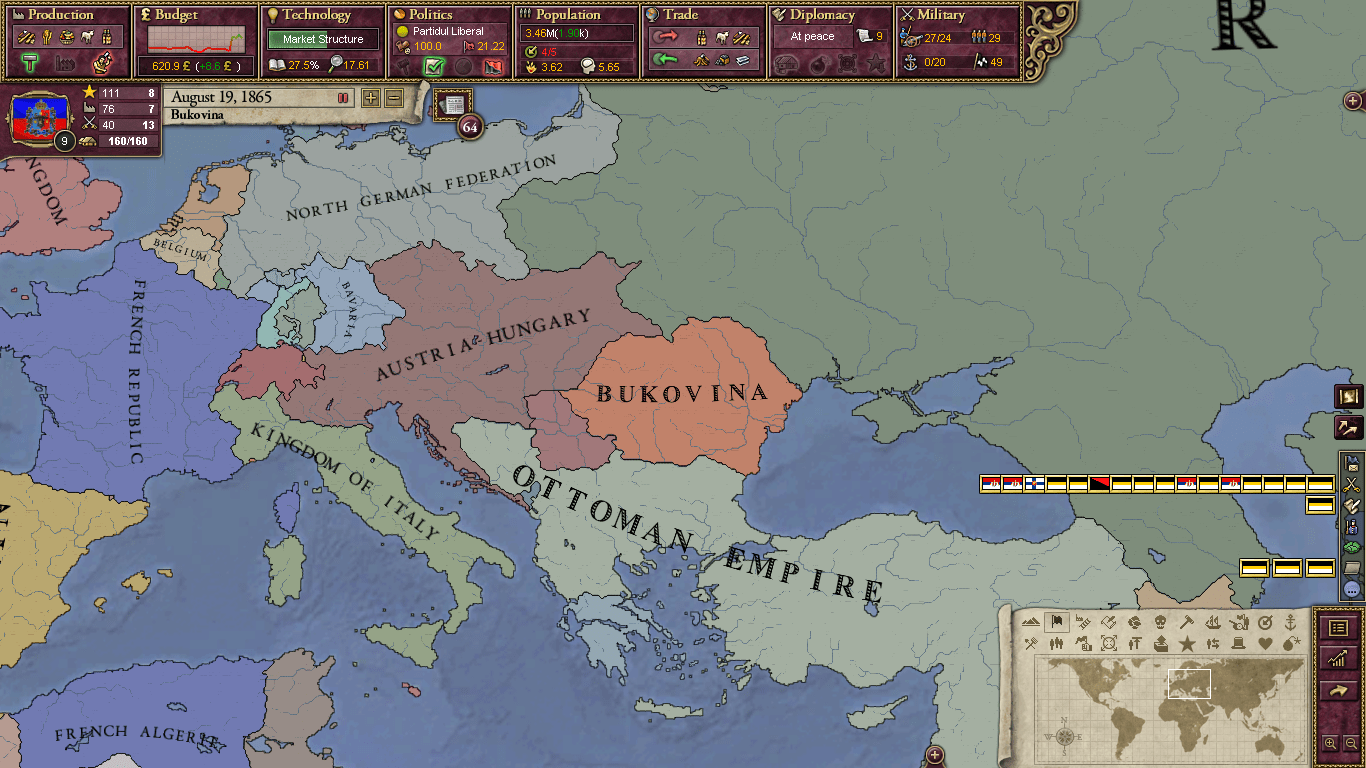Open the message log newspaper icon marked 64
Viewport: 1366px width, 768px height.
pyautogui.click(x=452, y=103)
